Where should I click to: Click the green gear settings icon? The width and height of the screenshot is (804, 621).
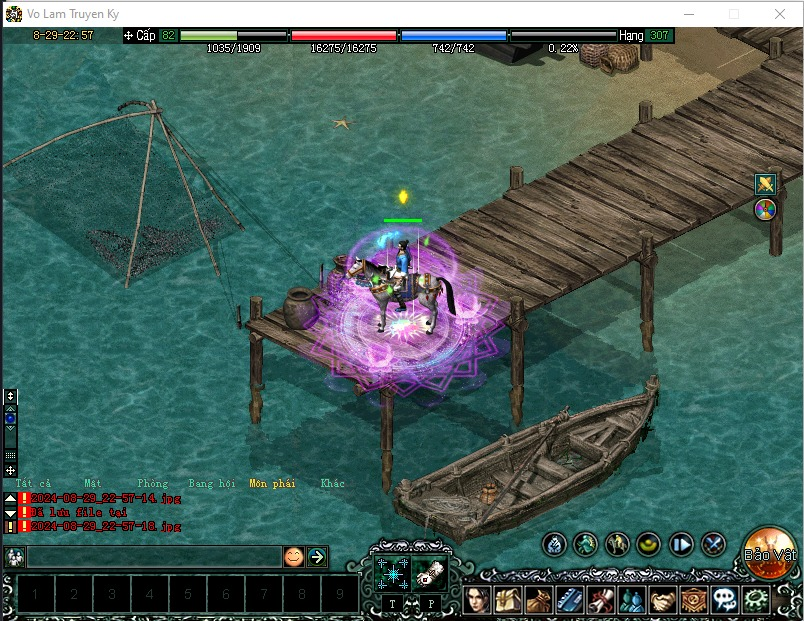pos(755,600)
